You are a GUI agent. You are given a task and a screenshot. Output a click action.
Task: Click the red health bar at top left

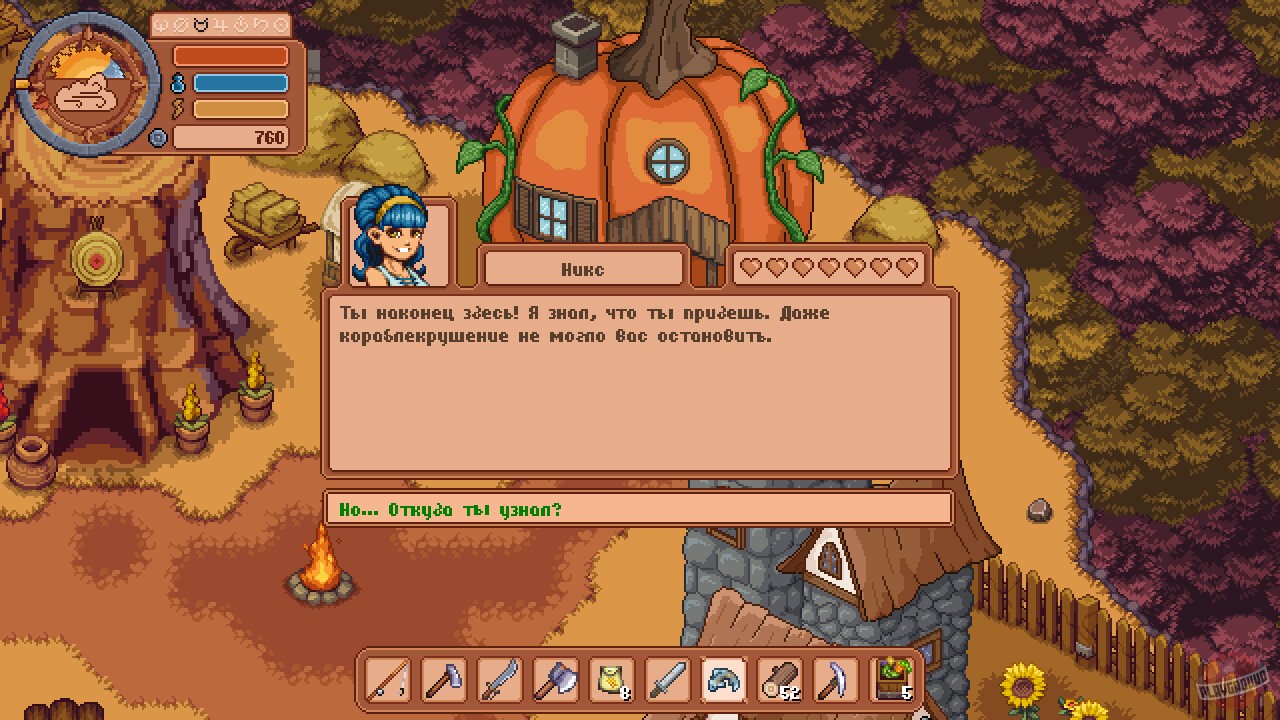[232, 55]
